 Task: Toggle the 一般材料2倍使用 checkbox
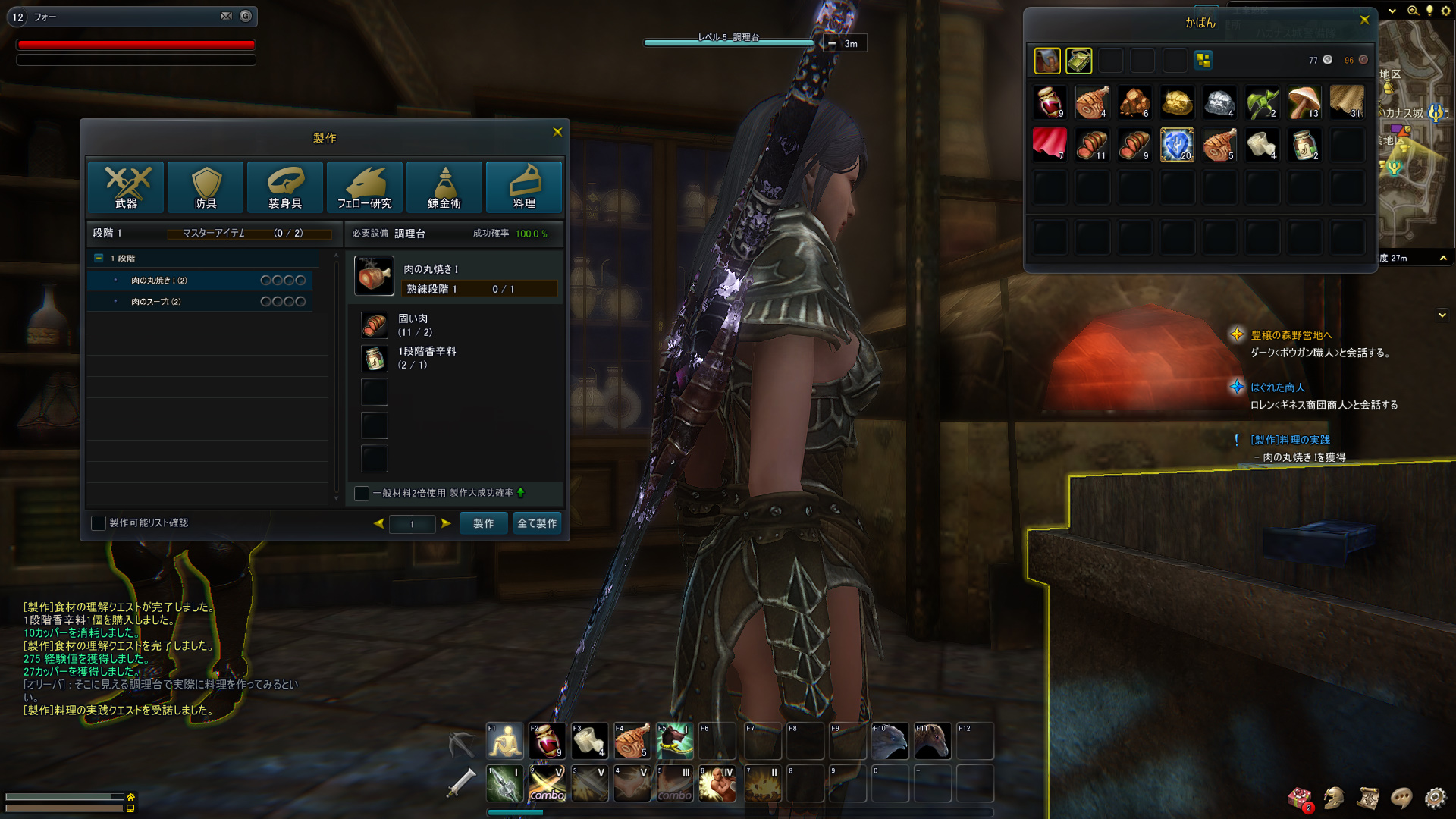[x=362, y=494]
